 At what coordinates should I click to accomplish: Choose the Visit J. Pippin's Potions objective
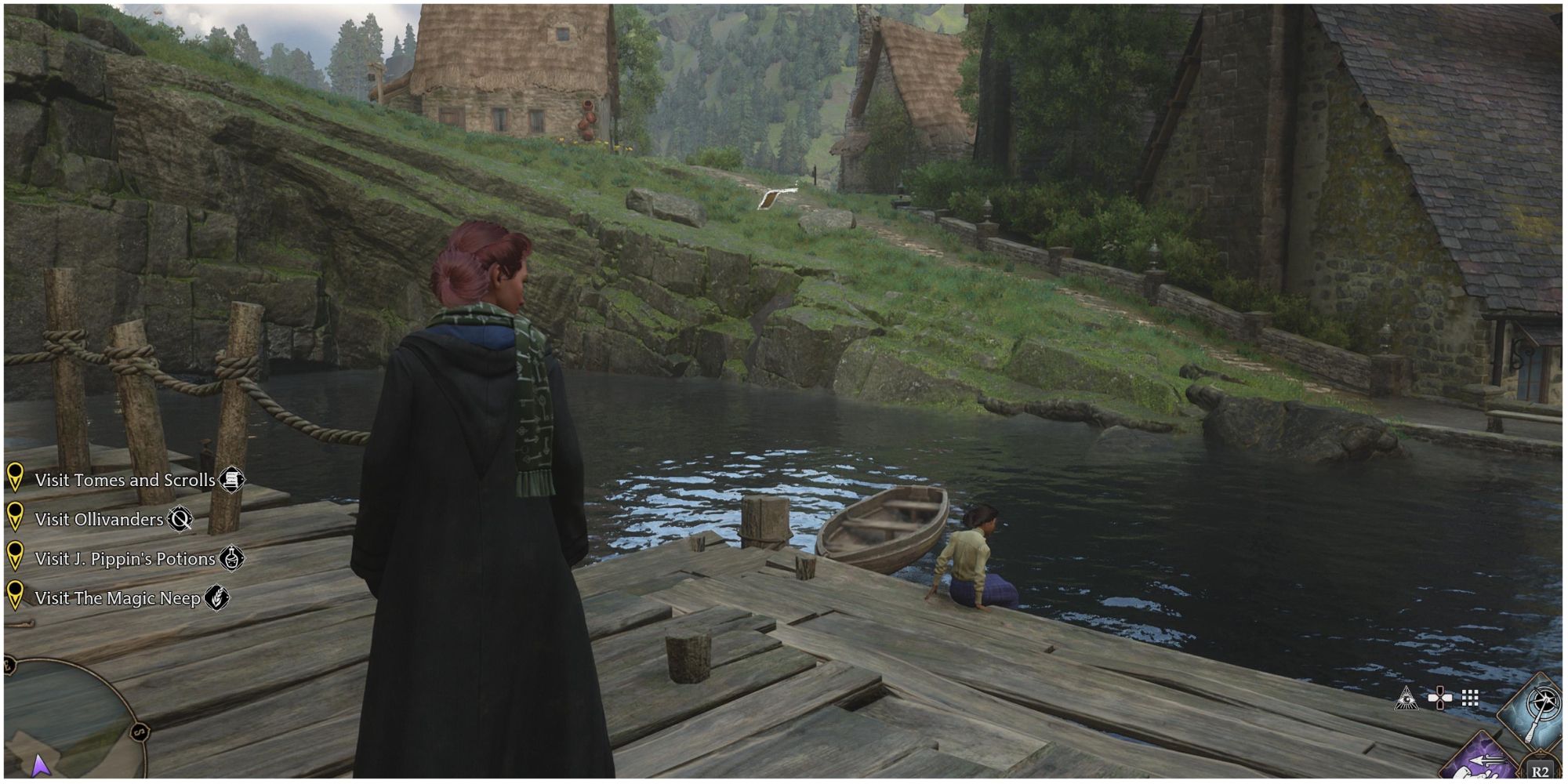tap(125, 558)
